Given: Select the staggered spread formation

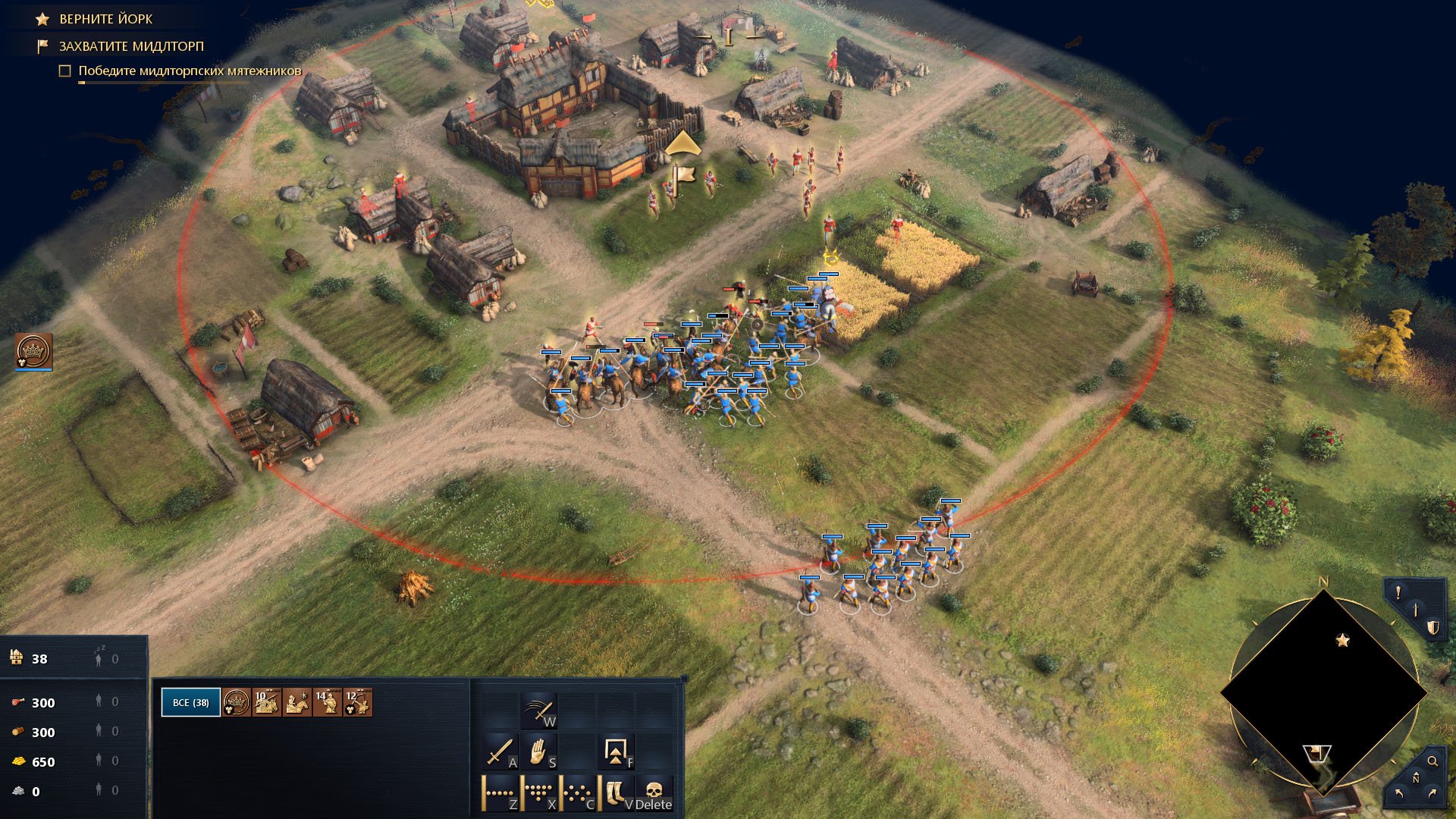Looking at the screenshot, I should click(x=578, y=794).
